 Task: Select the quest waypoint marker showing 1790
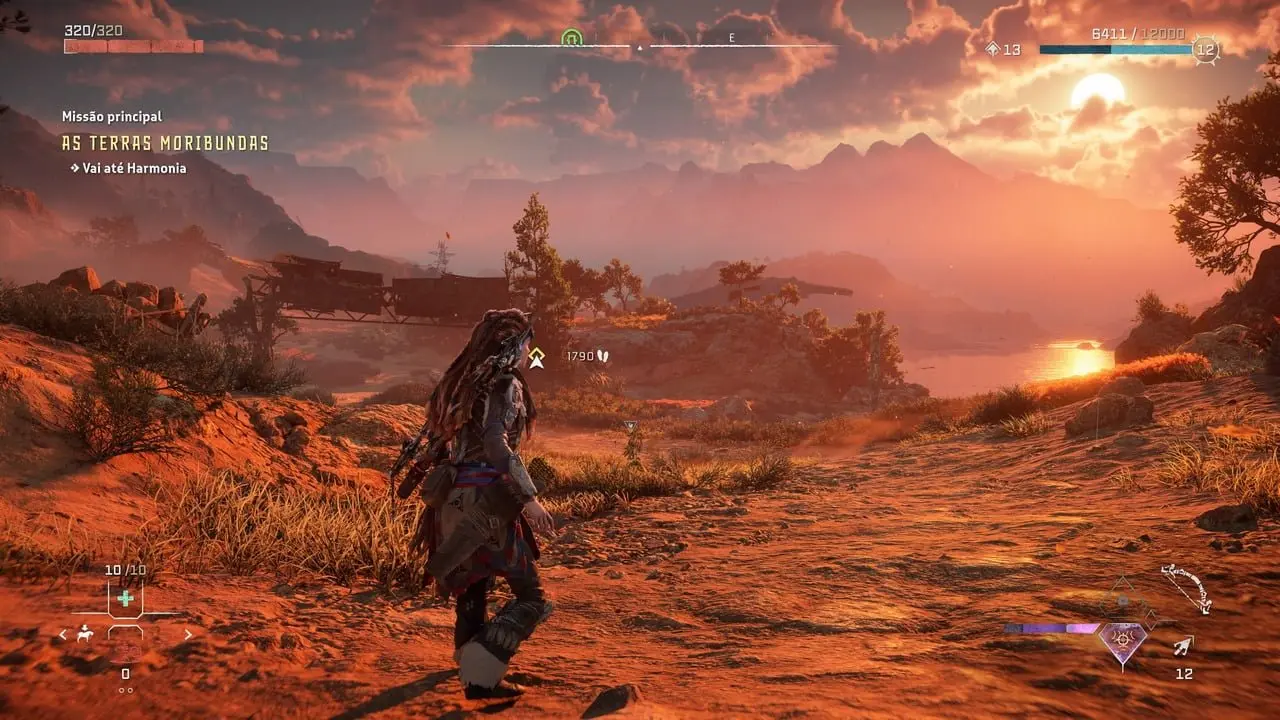(537, 357)
